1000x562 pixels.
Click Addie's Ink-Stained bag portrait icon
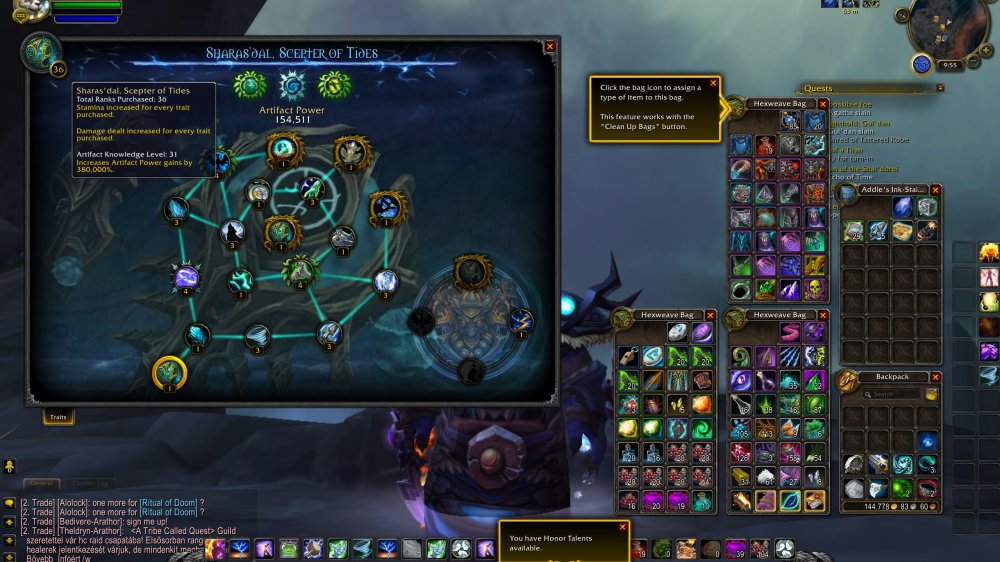click(x=849, y=193)
